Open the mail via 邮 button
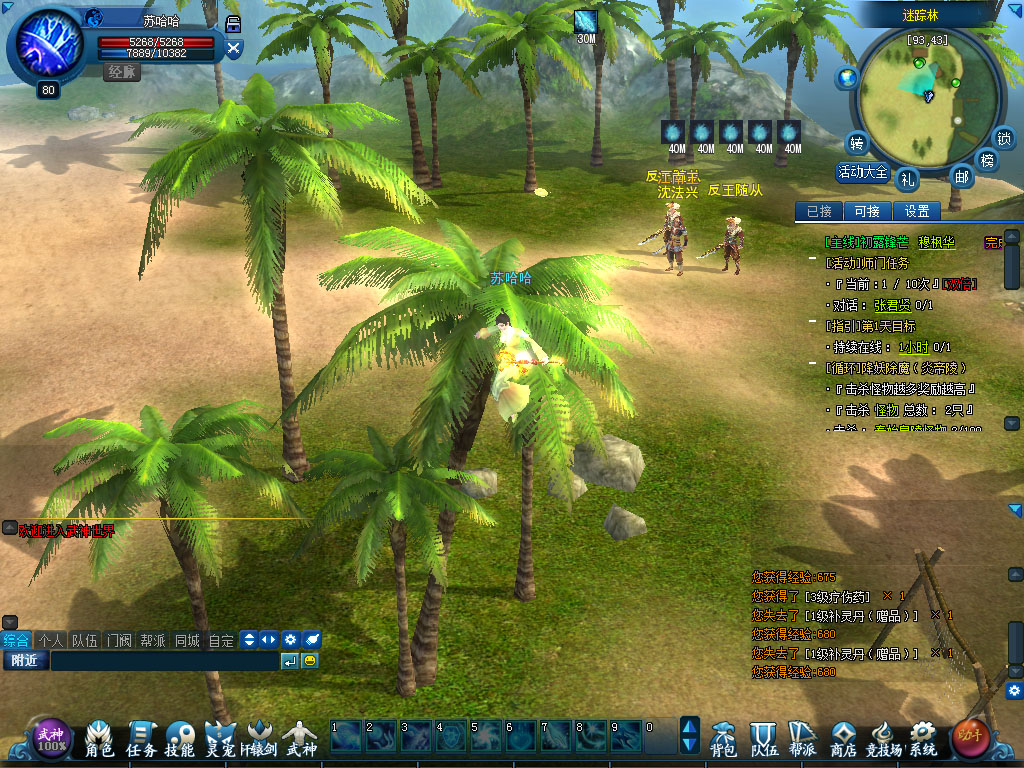The height and width of the screenshot is (768, 1024). coord(961,177)
